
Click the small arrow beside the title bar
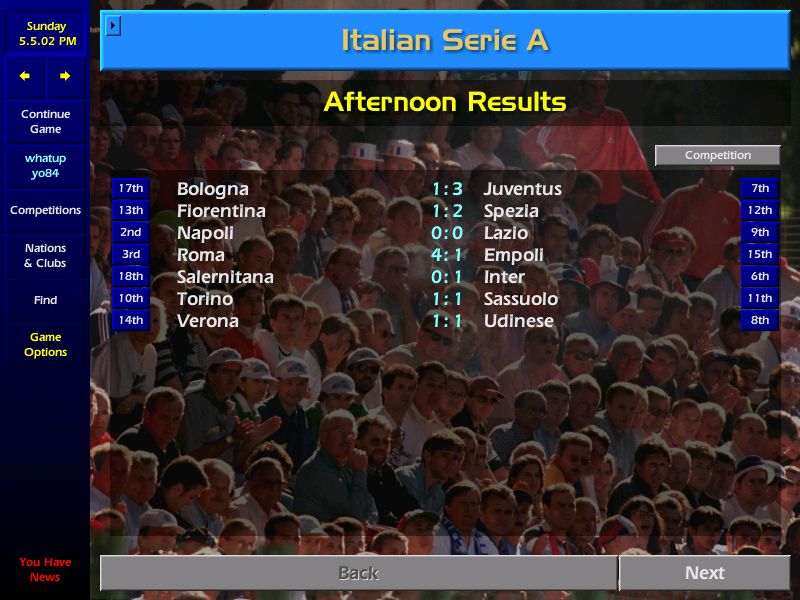point(113,25)
